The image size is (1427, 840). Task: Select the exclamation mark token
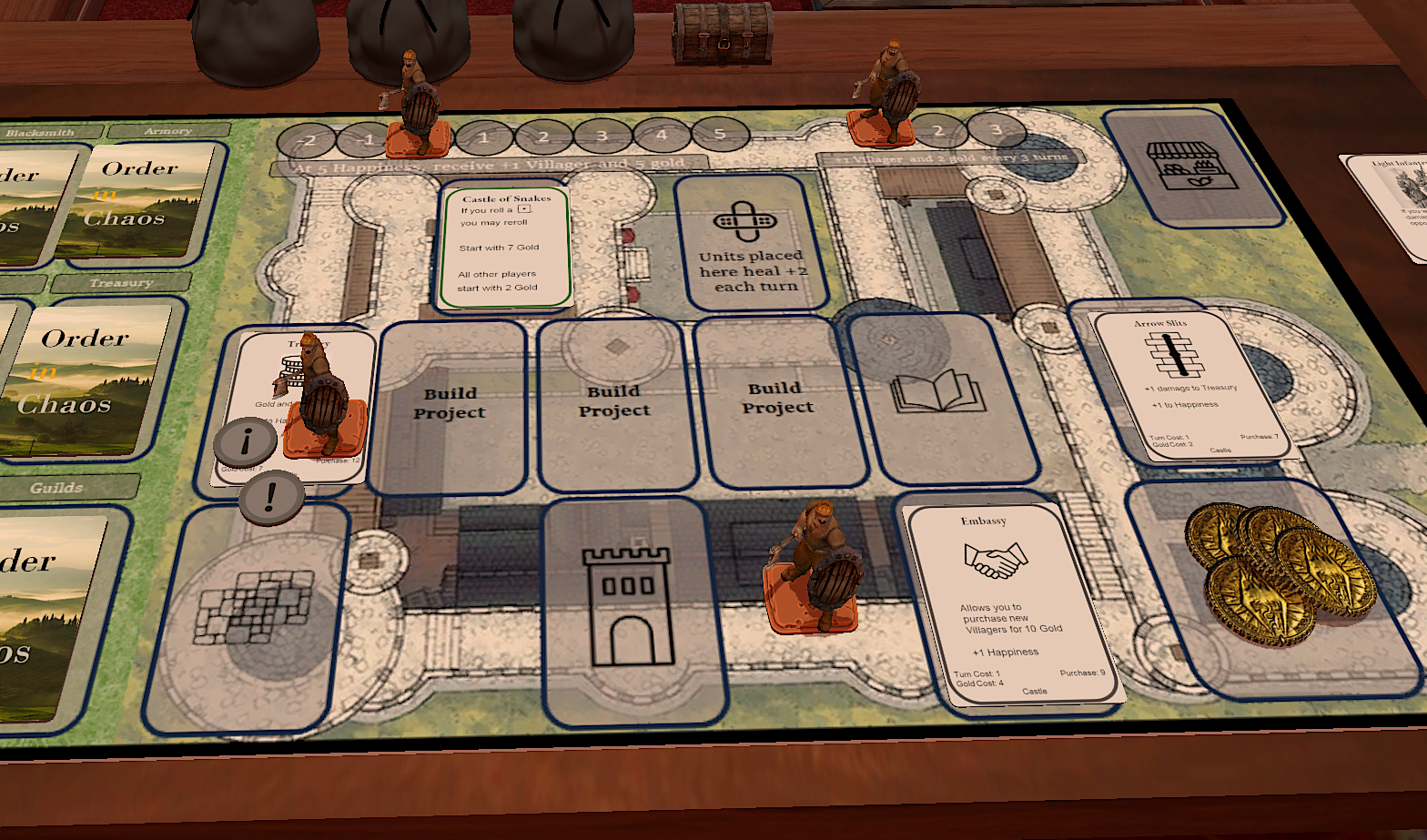[x=271, y=497]
